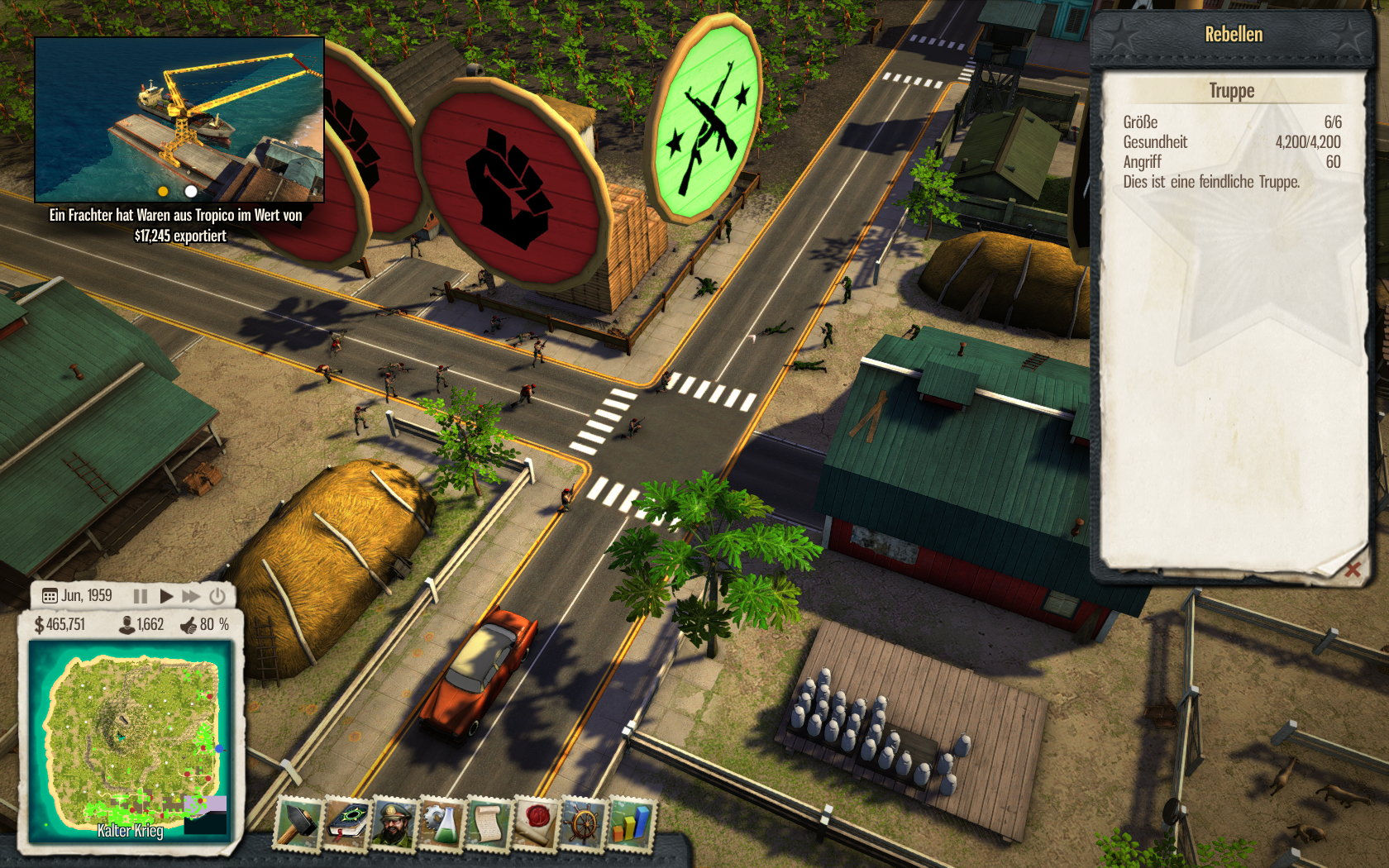Click the calendar date icon
The height and width of the screenshot is (868, 1389).
[50, 596]
